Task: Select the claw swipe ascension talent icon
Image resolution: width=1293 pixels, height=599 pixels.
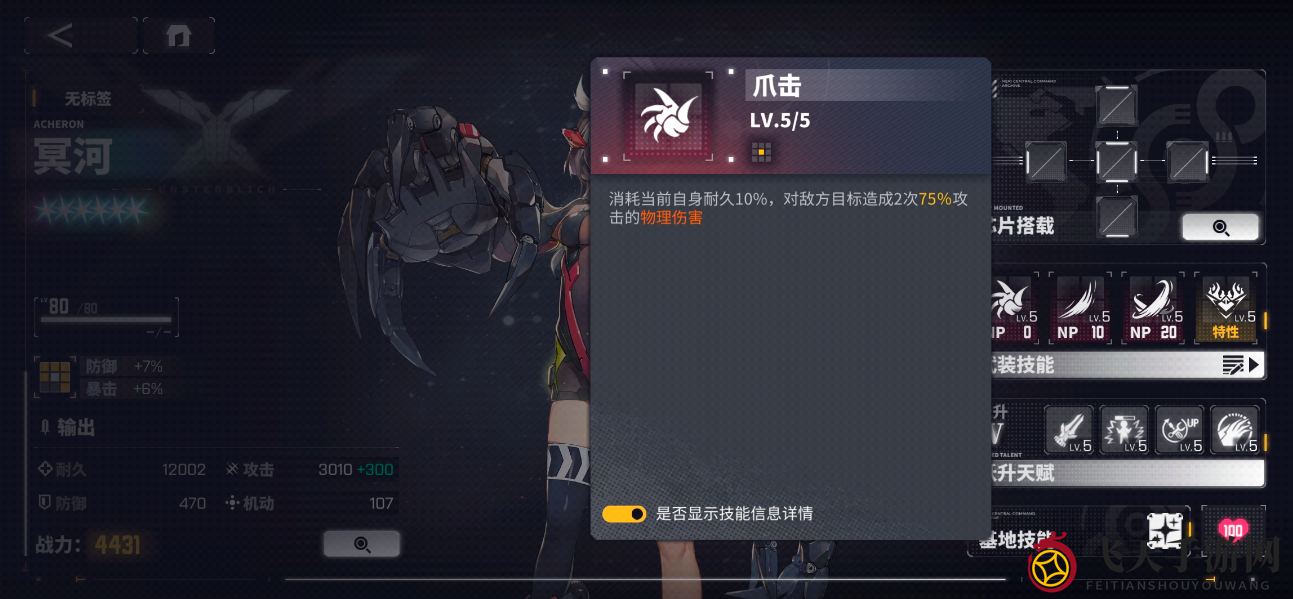Action: click(1234, 430)
